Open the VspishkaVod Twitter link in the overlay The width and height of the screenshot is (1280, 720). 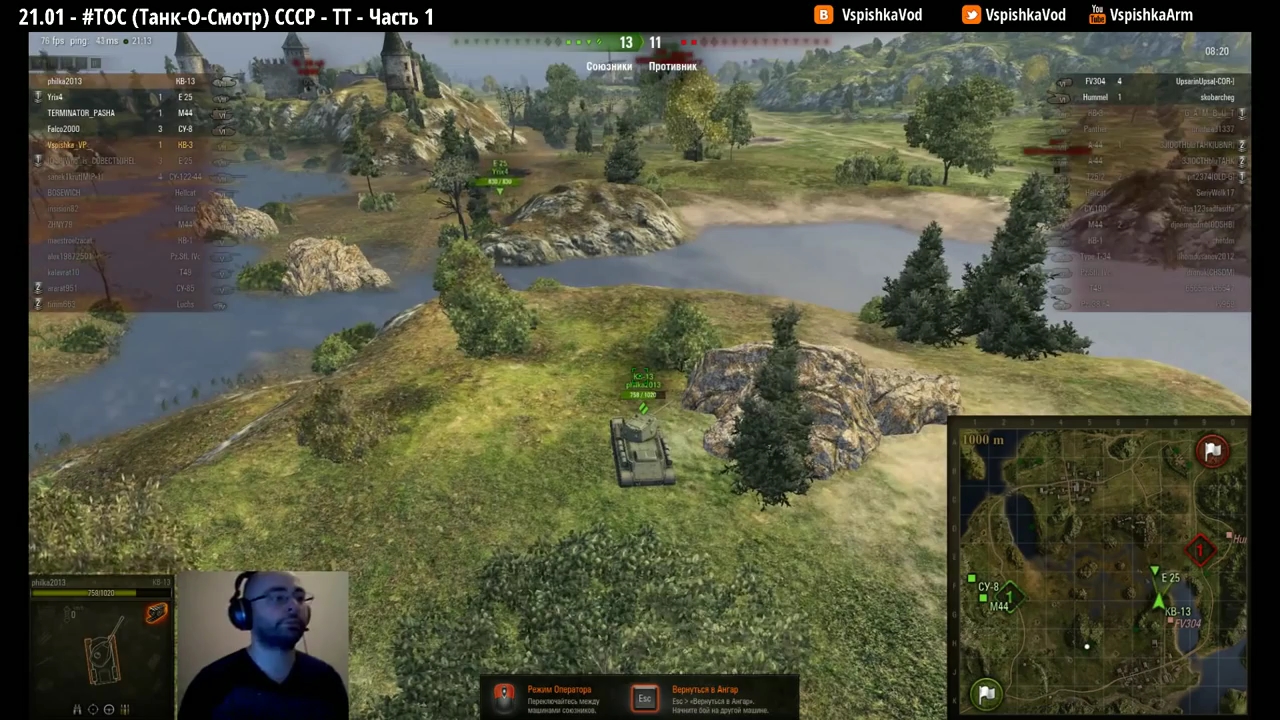coord(1015,15)
